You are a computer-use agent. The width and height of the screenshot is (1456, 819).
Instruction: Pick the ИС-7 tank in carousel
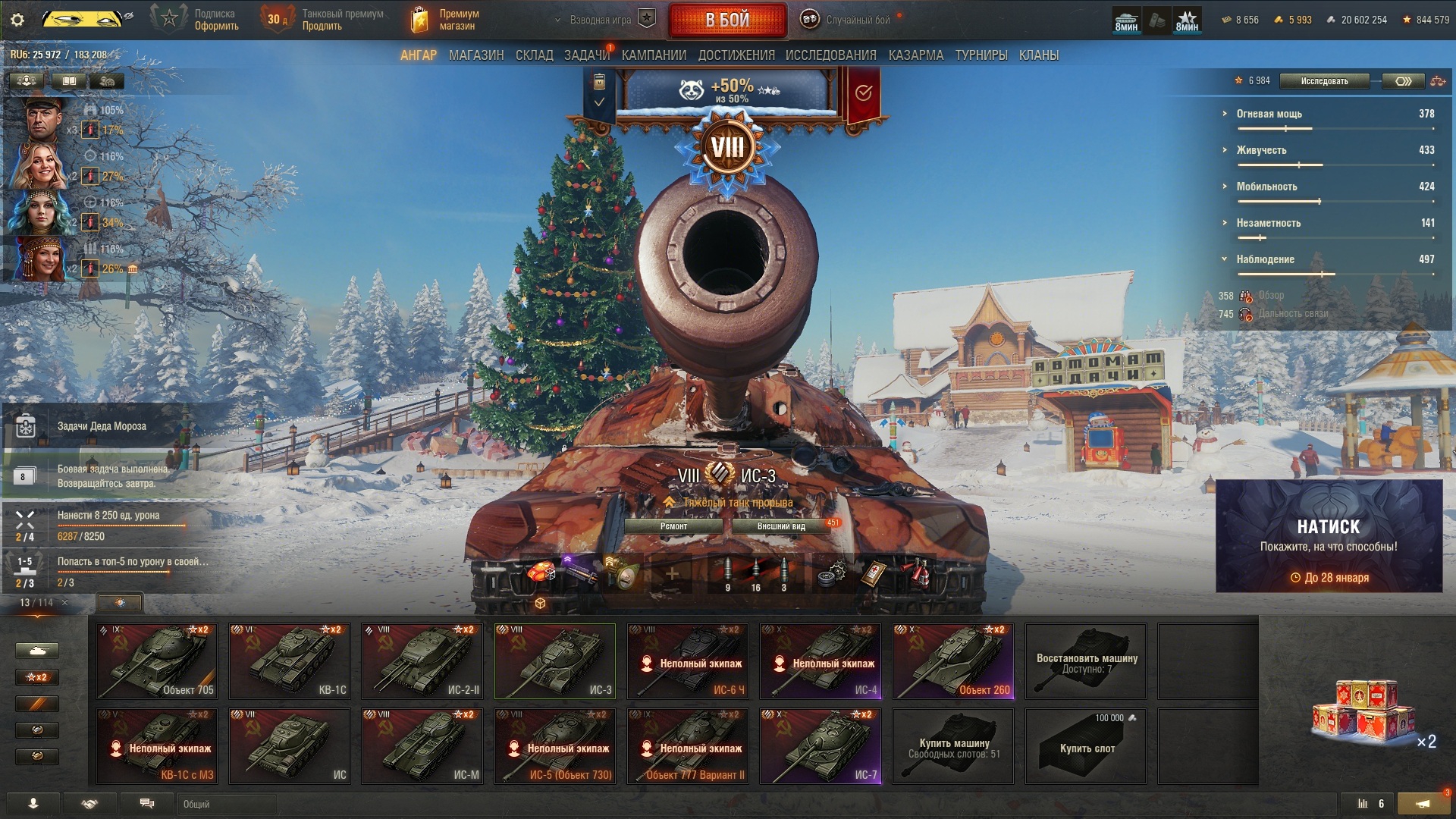pyautogui.click(x=821, y=745)
